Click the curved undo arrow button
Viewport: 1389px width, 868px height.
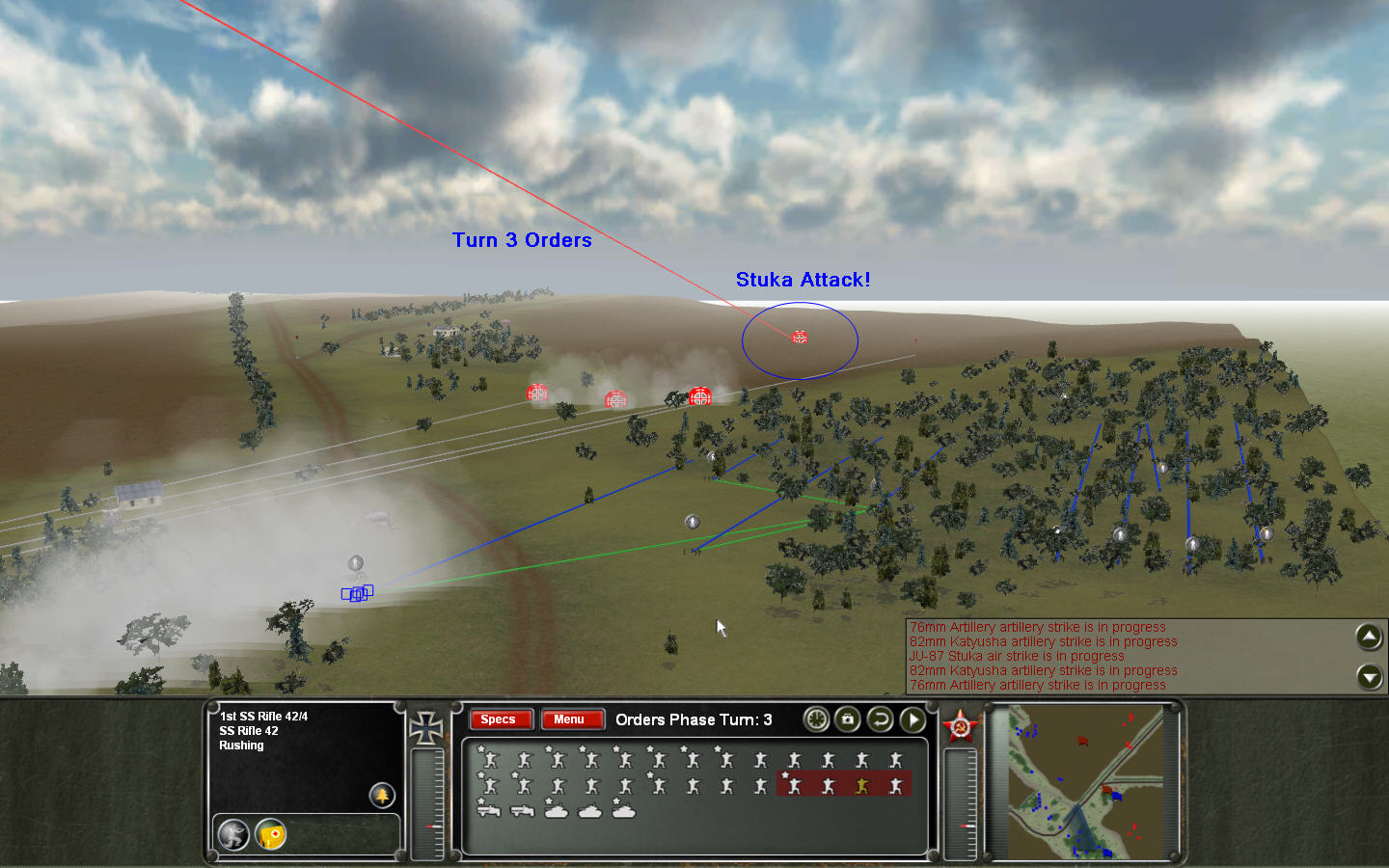point(880,719)
